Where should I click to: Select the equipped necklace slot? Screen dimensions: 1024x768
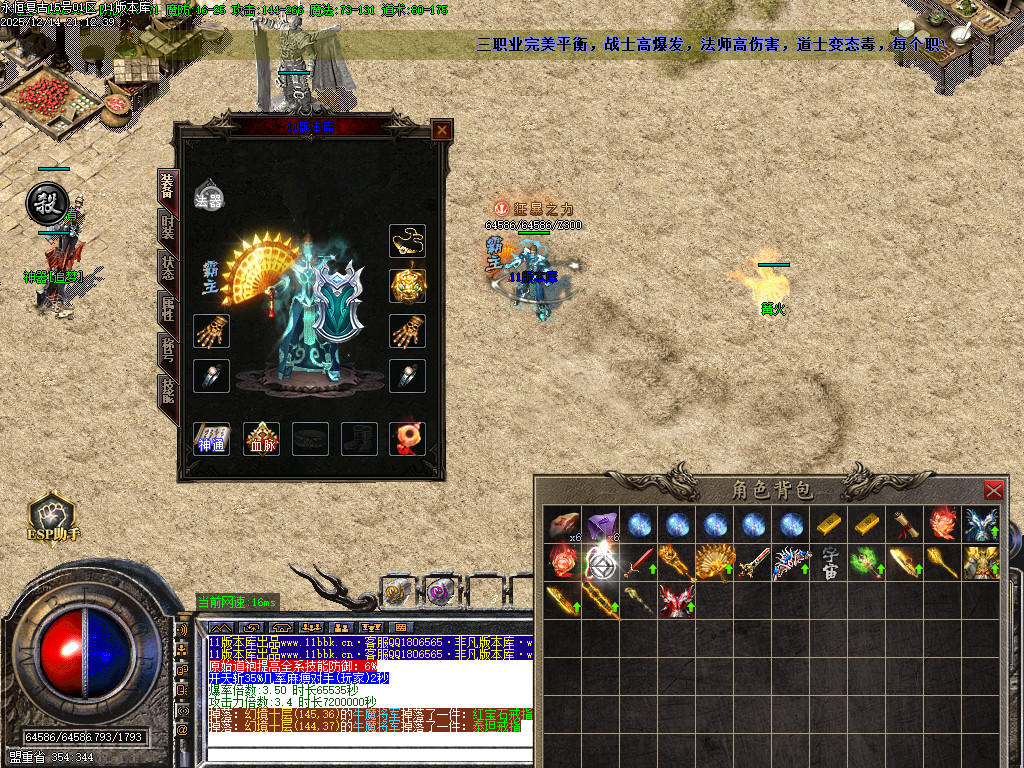[407, 241]
